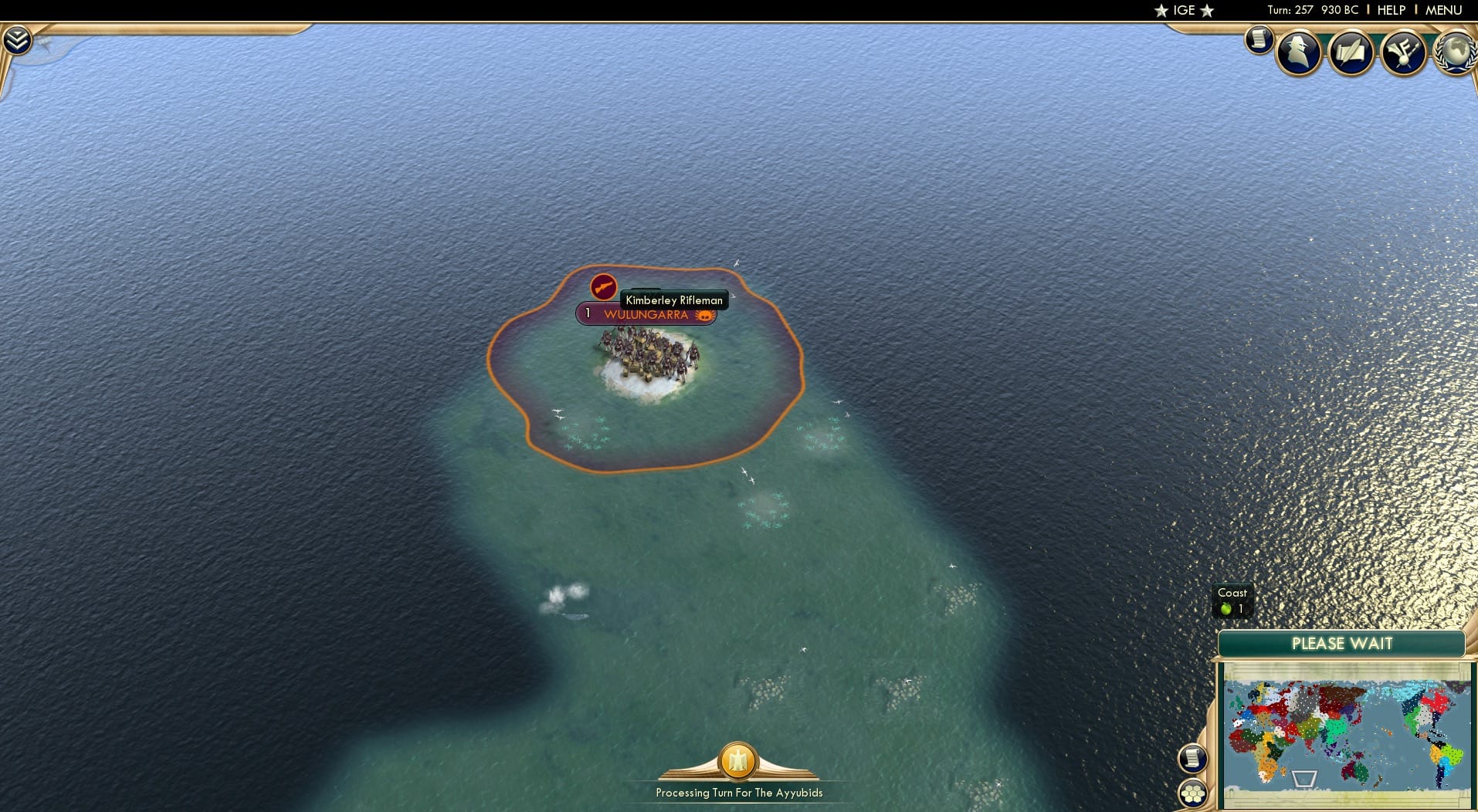
Task: Toggle the Kimberley Rifleman tooltip label
Action: click(x=673, y=299)
